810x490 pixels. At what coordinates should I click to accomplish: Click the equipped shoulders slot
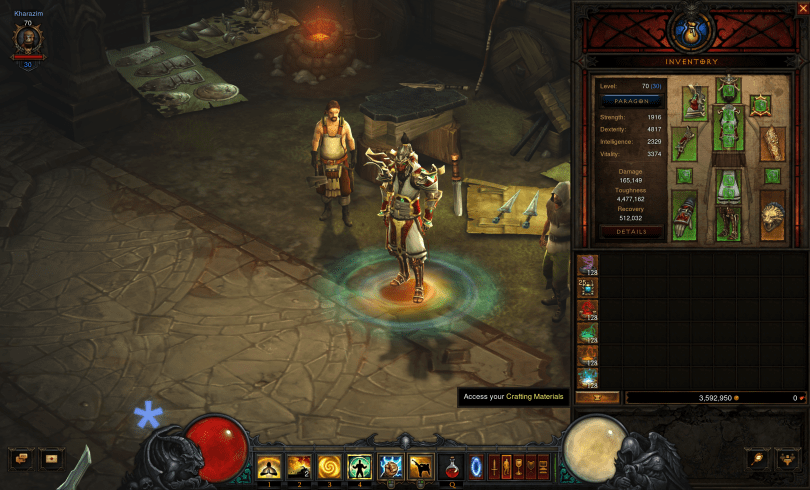pyautogui.click(x=696, y=102)
